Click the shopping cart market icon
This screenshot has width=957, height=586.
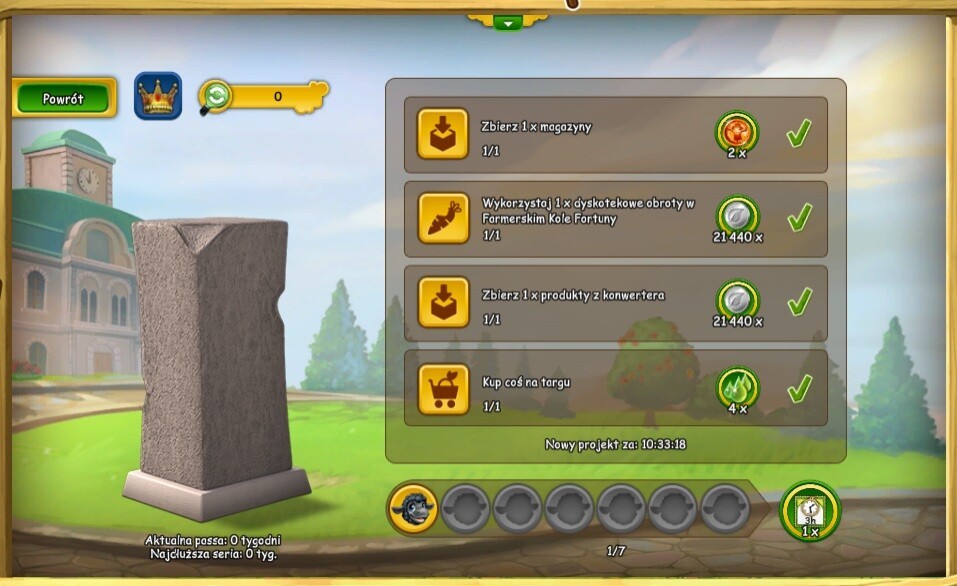pyautogui.click(x=443, y=388)
